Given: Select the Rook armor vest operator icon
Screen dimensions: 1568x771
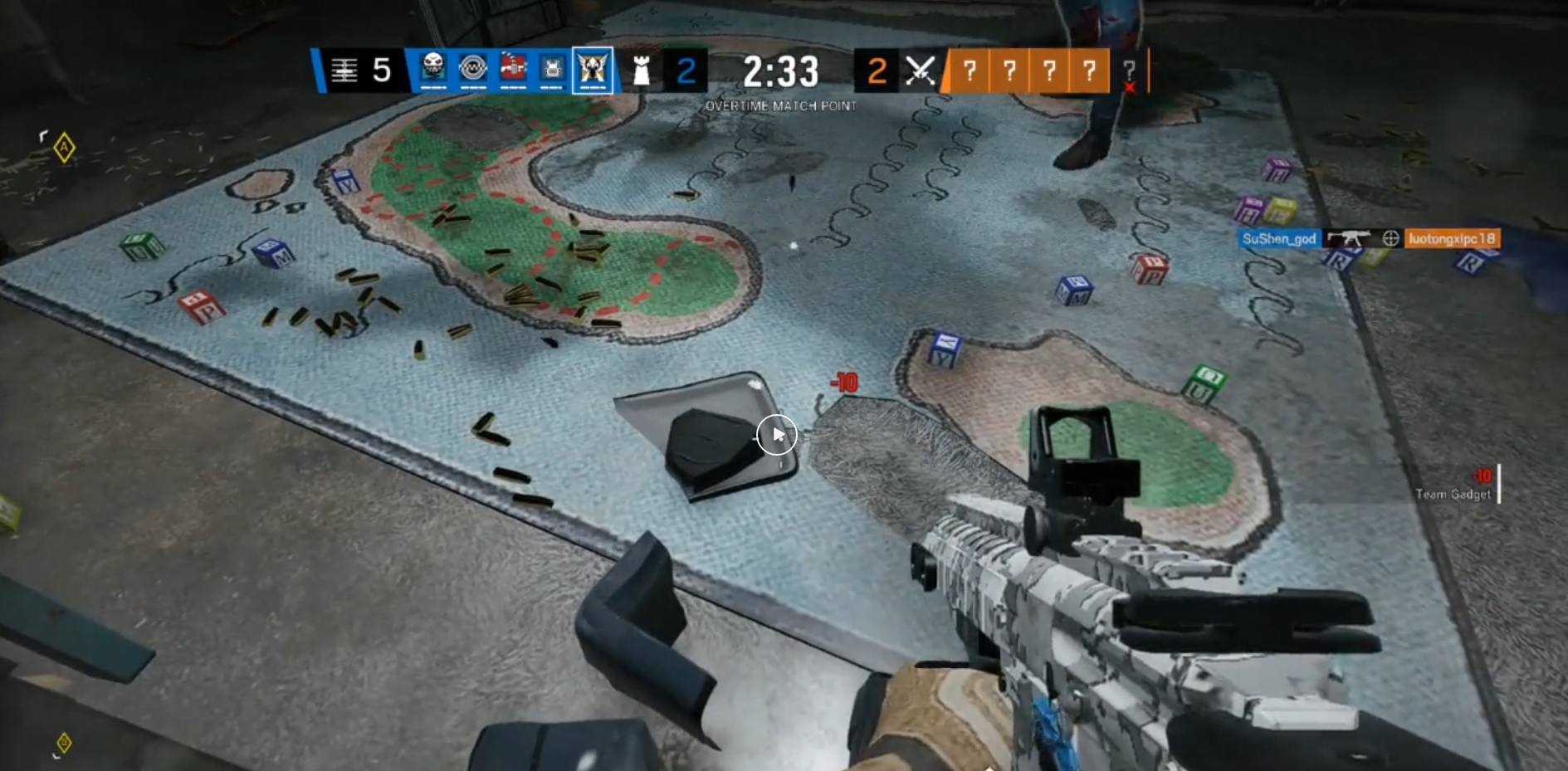Looking at the screenshot, I should [x=552, y=69].
